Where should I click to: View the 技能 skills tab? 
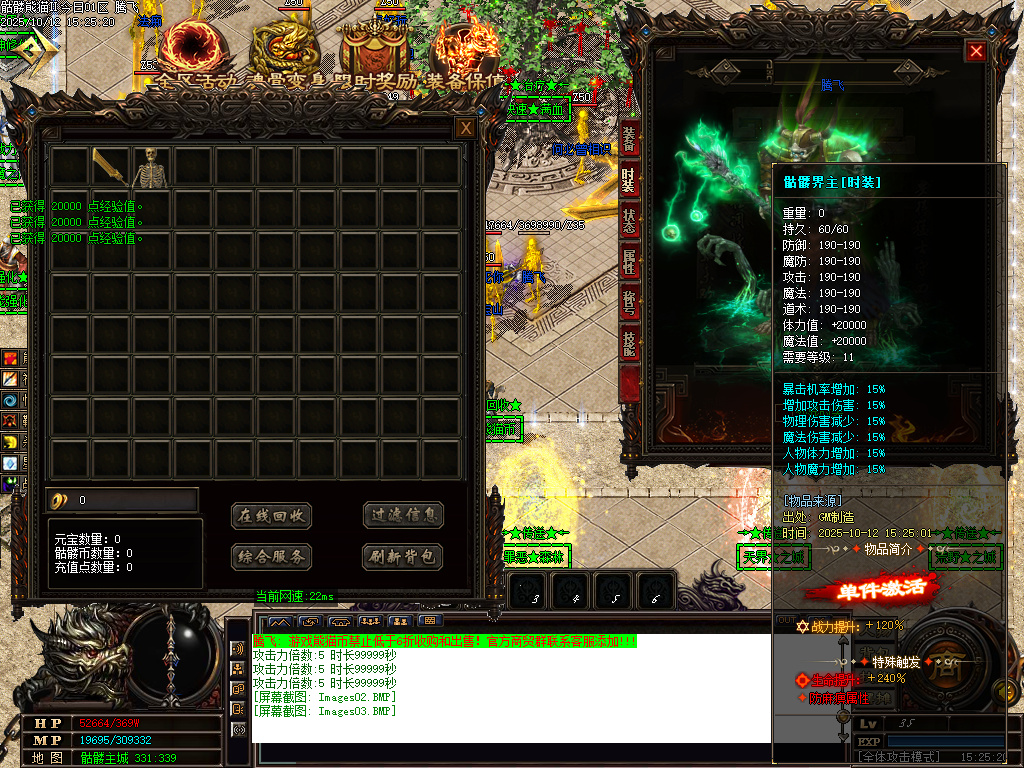click(x=629, y=343)
